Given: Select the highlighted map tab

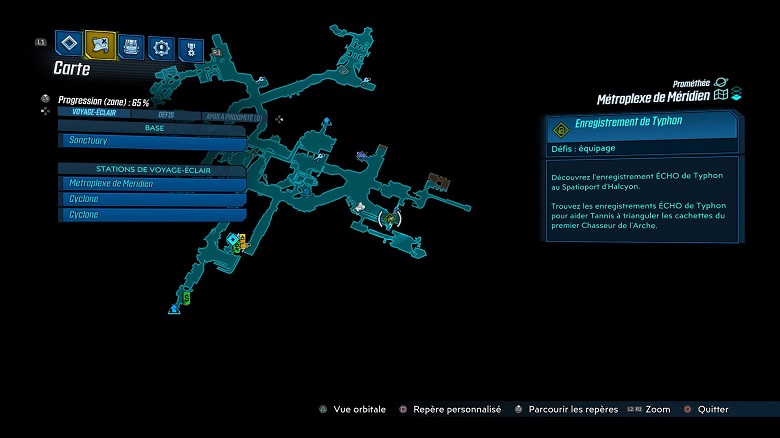Looking at the screenshot, I should [100, 43].
